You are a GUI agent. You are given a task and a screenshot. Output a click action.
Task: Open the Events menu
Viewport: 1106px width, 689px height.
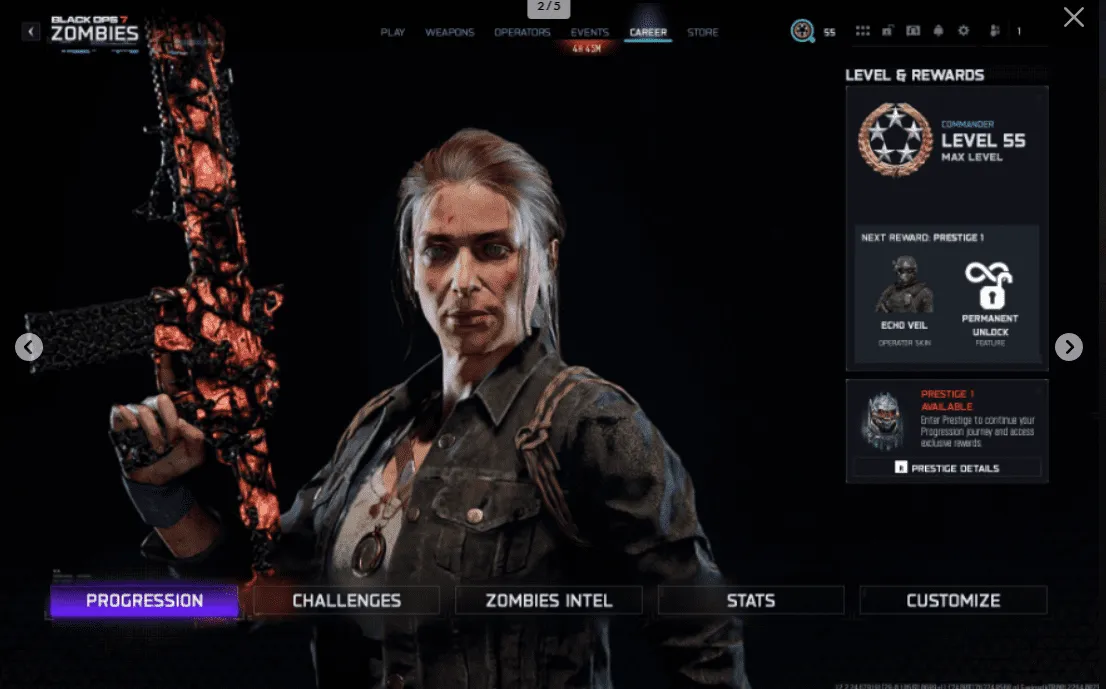589,32
